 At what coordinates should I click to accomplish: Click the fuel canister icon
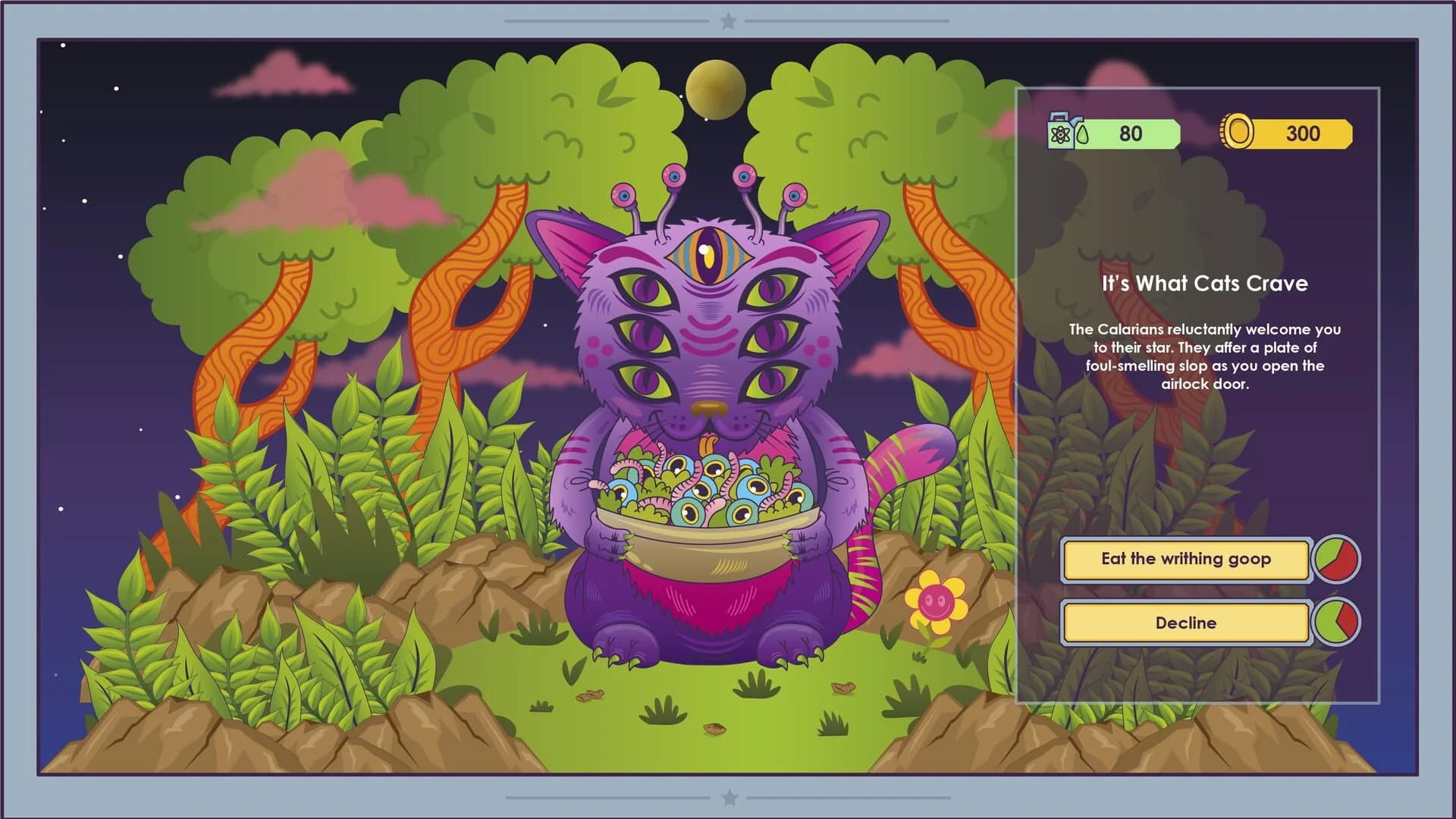[1059, 133]
